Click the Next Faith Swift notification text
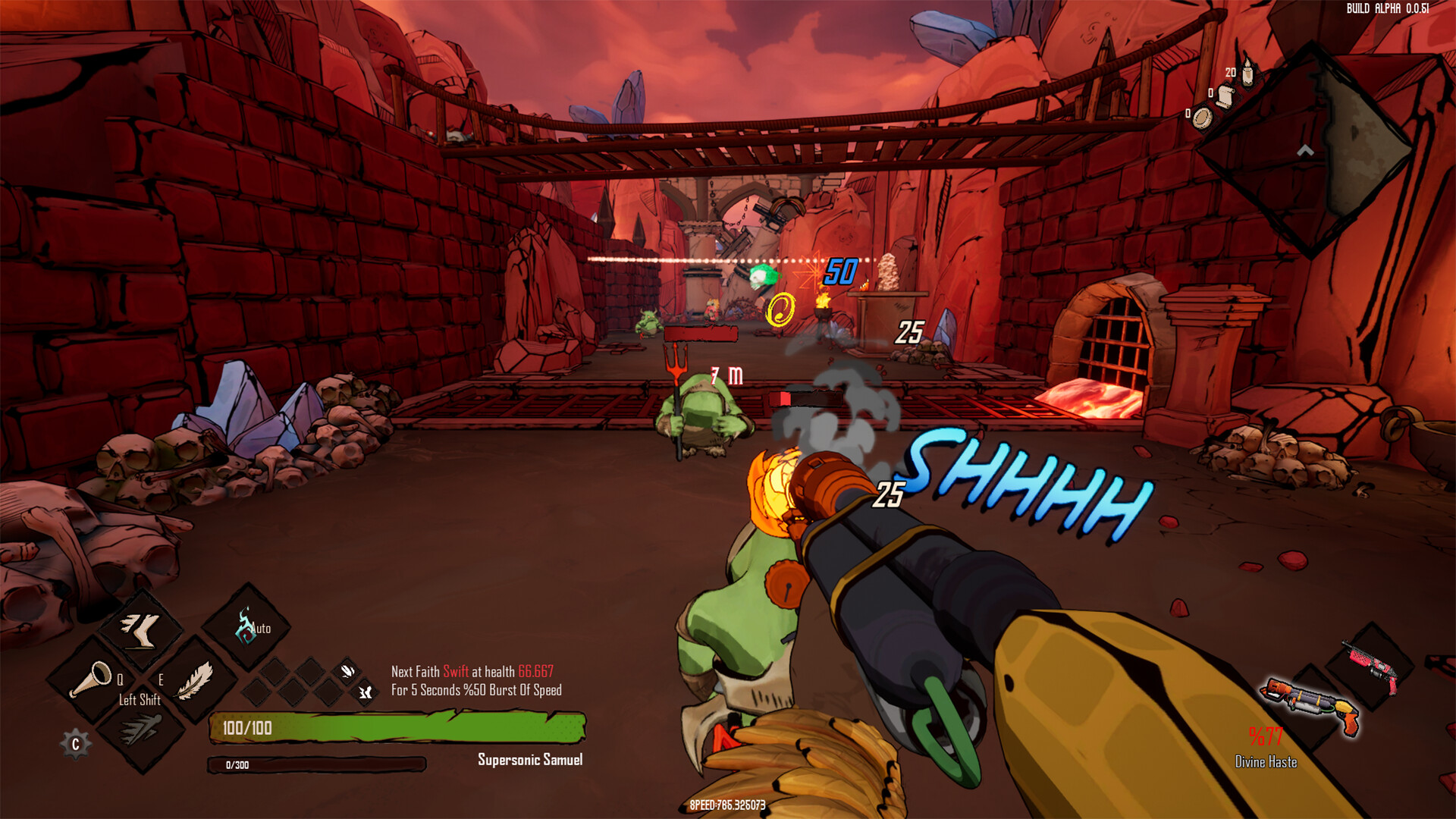Screen dimensions: 1456x819 [470, 670]
